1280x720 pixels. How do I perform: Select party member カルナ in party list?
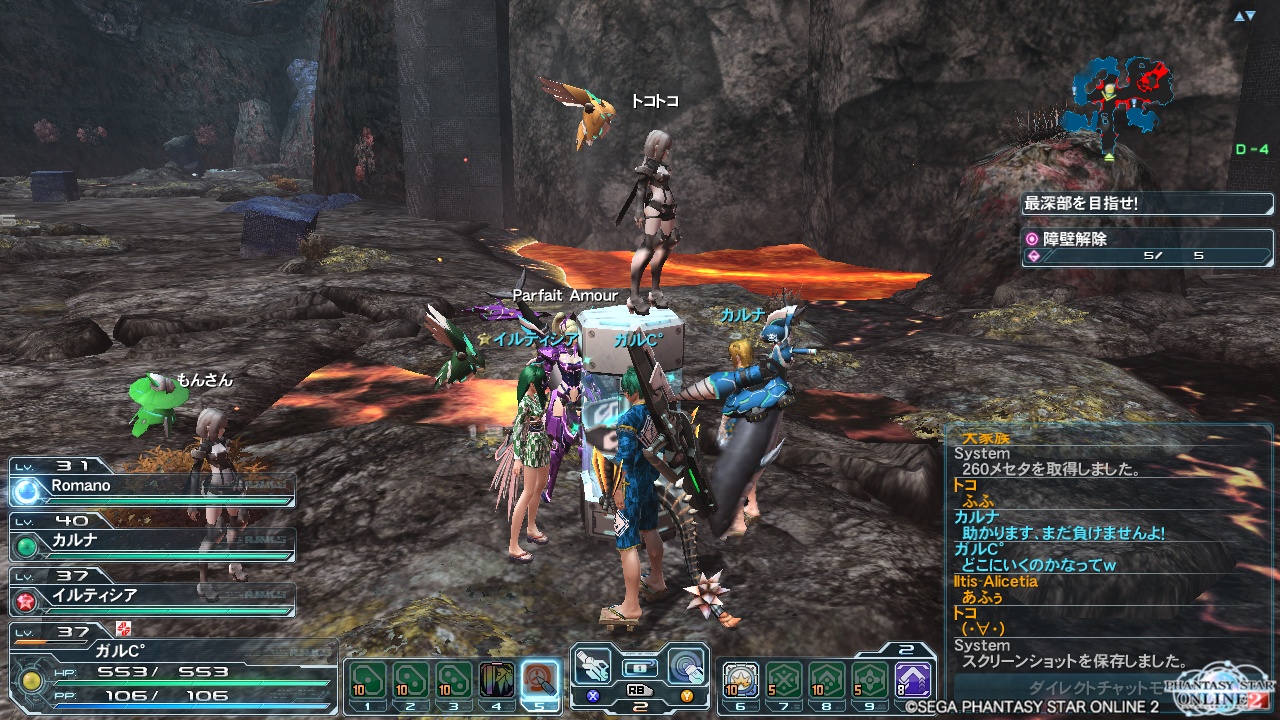point(152,541)
